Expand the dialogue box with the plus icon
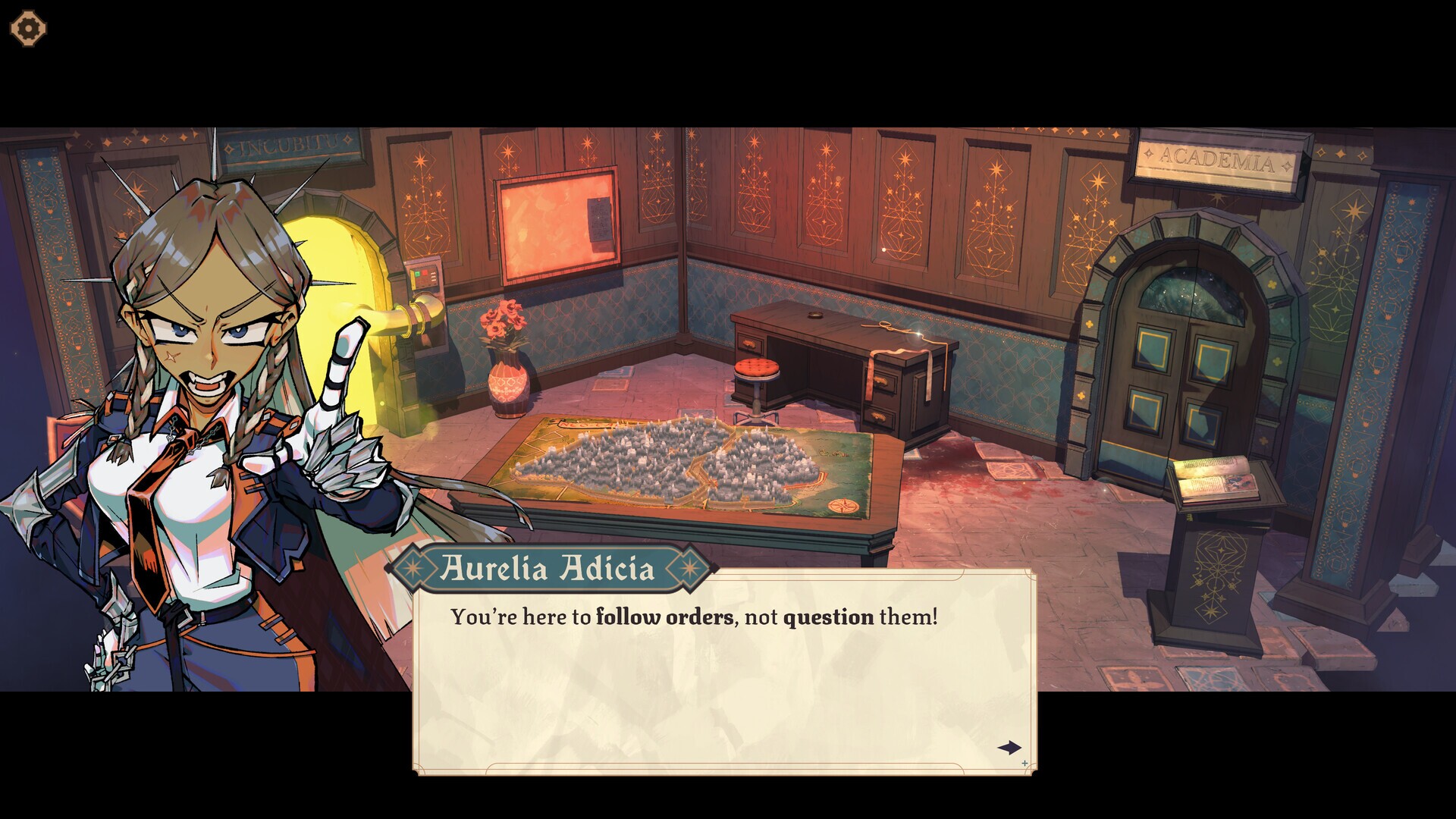Viewport: 1456px width, 819px height. 1025,764
